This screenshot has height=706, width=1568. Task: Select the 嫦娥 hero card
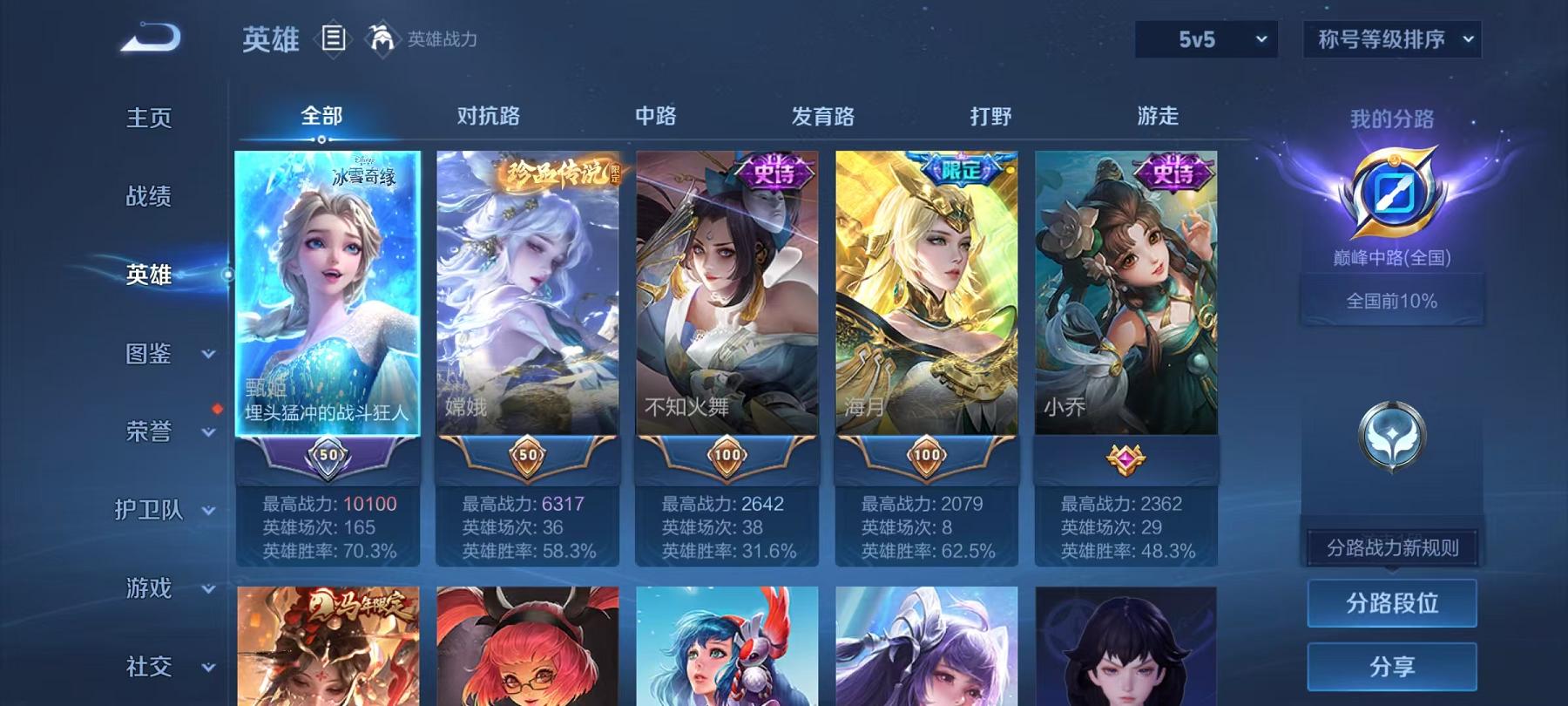[526, 314]
